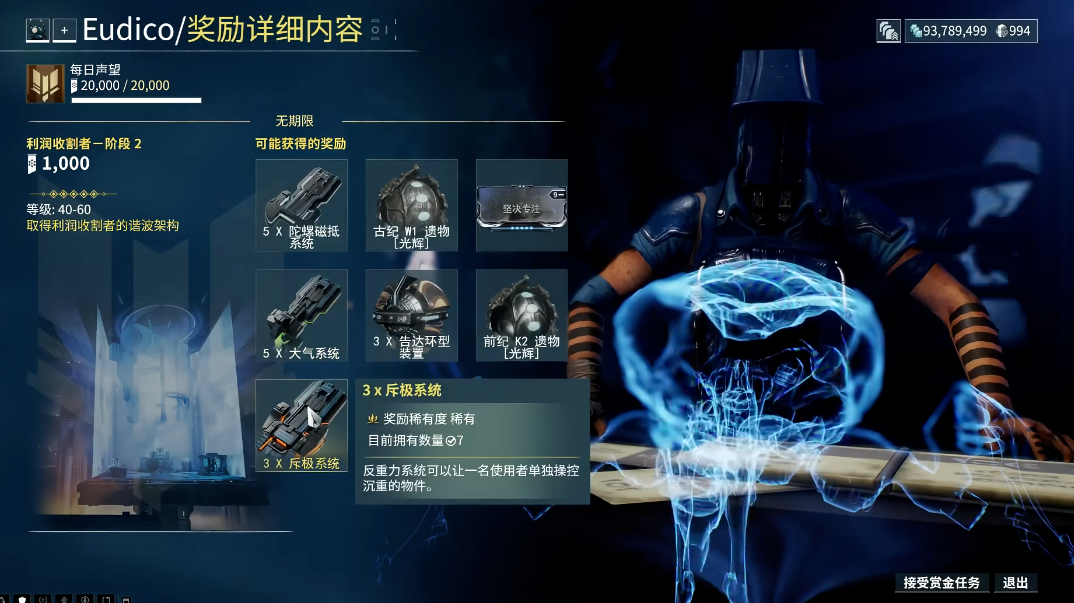Click the plus button beside the profile icon
Image resolution: width=1074 pixels, height=603 pixels.
[x=65, y=30]
